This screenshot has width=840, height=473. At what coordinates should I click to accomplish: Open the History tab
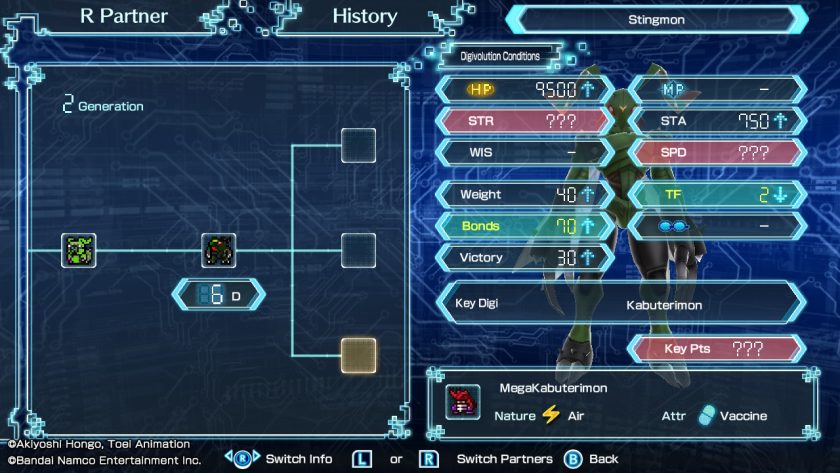click(x=364, y=17)
